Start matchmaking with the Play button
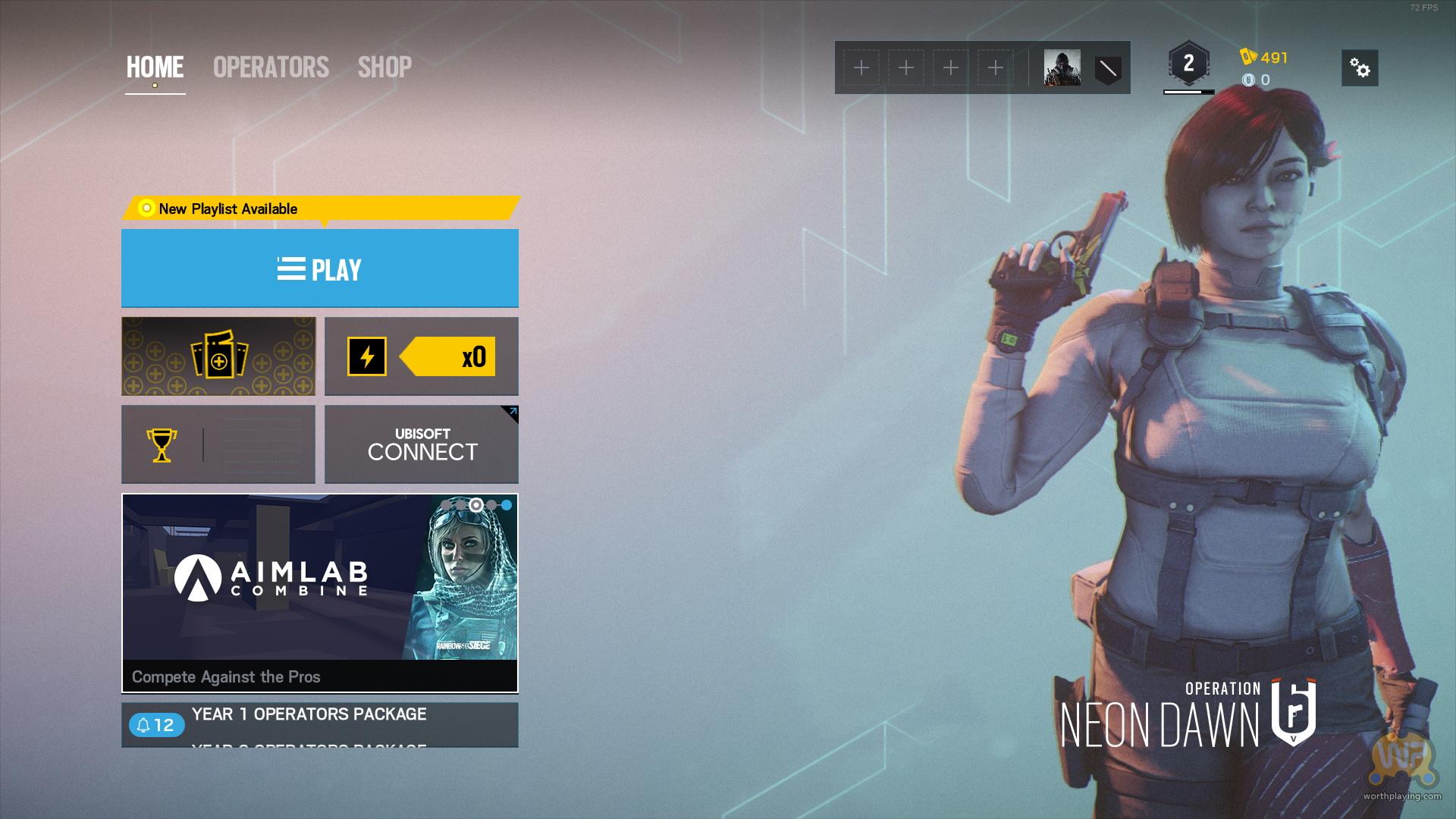 pyautogui.click(x=319, y=268)
